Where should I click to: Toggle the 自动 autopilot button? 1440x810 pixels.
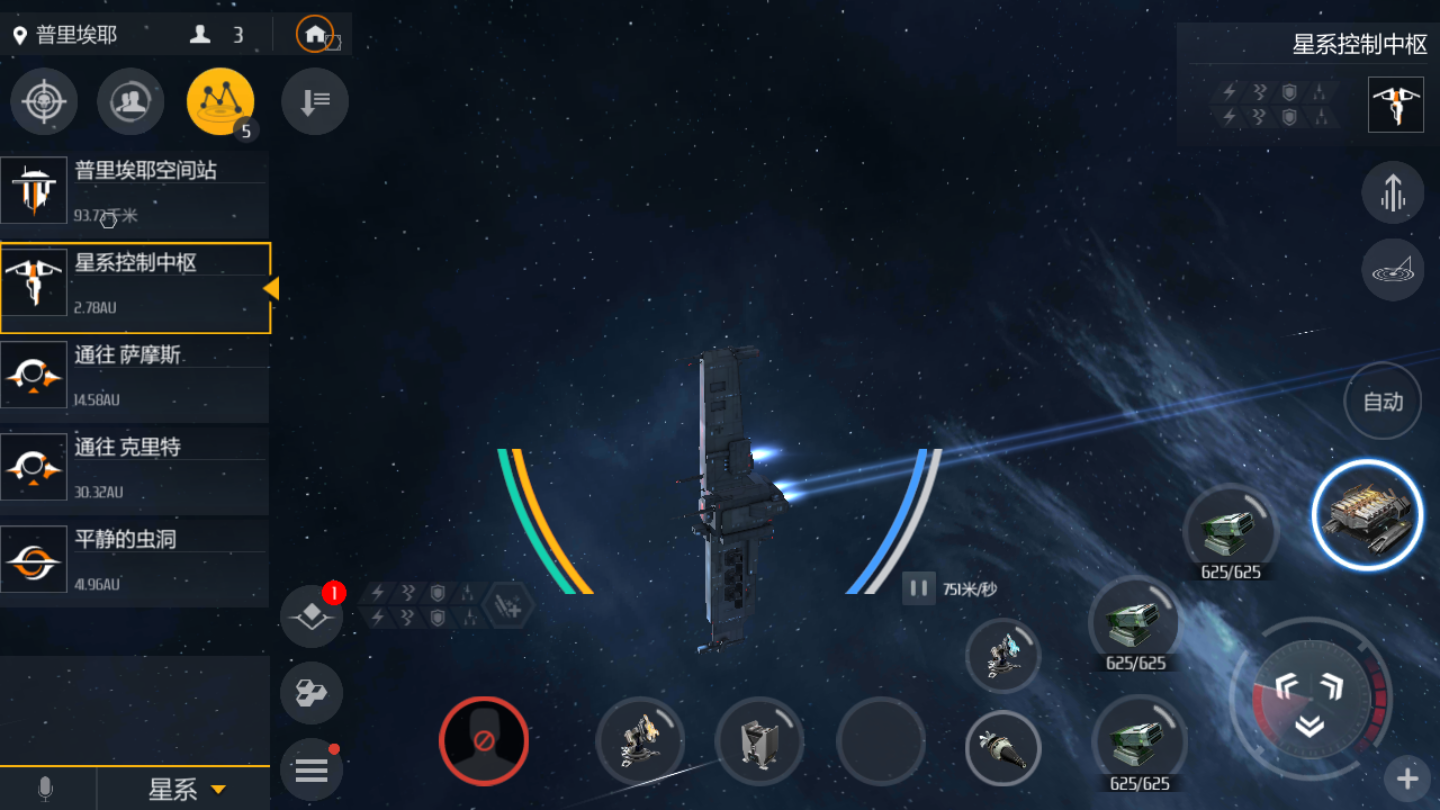tap(1383, 402)
